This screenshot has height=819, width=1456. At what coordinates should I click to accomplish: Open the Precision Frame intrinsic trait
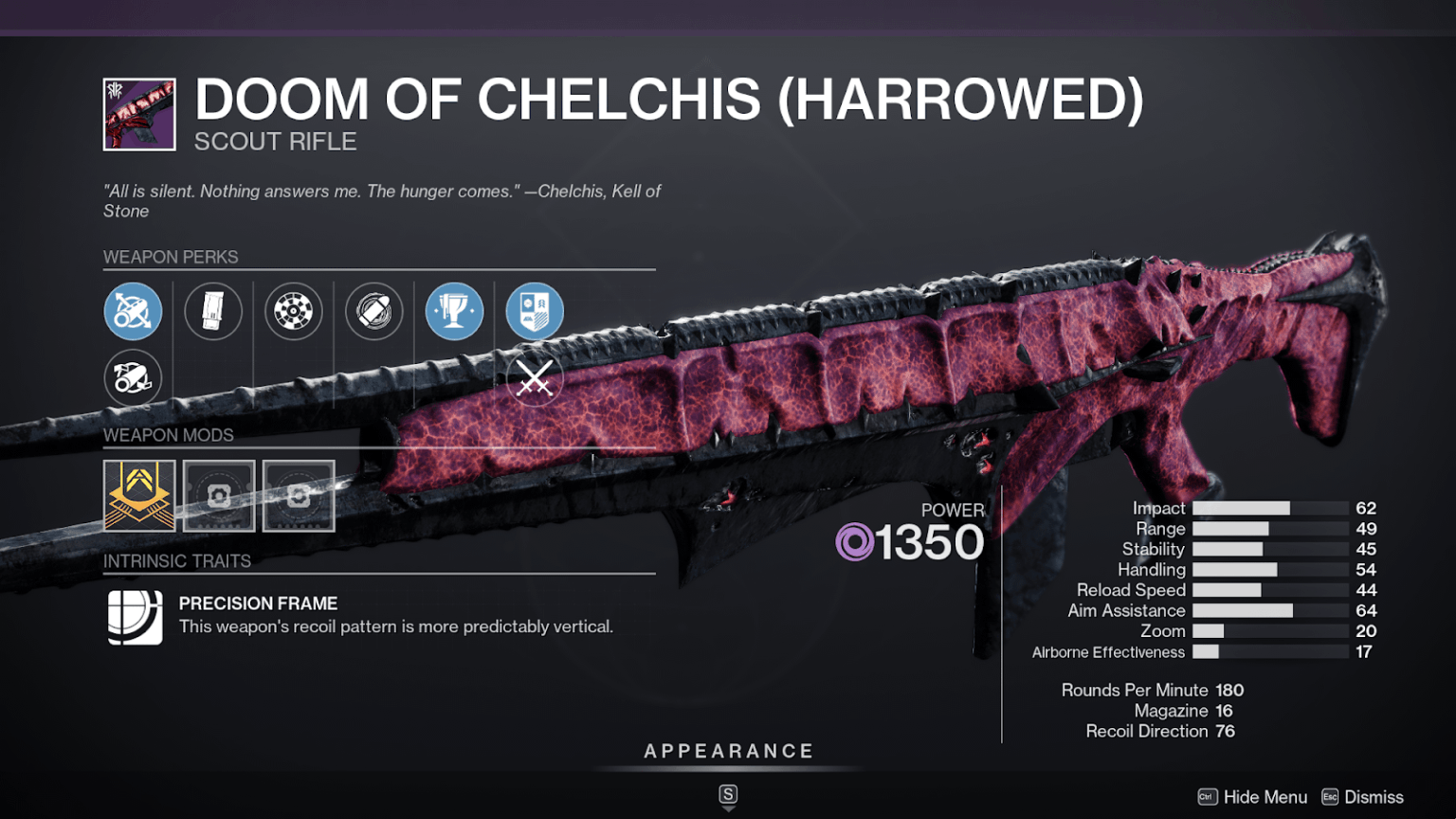tap(135, 616)
